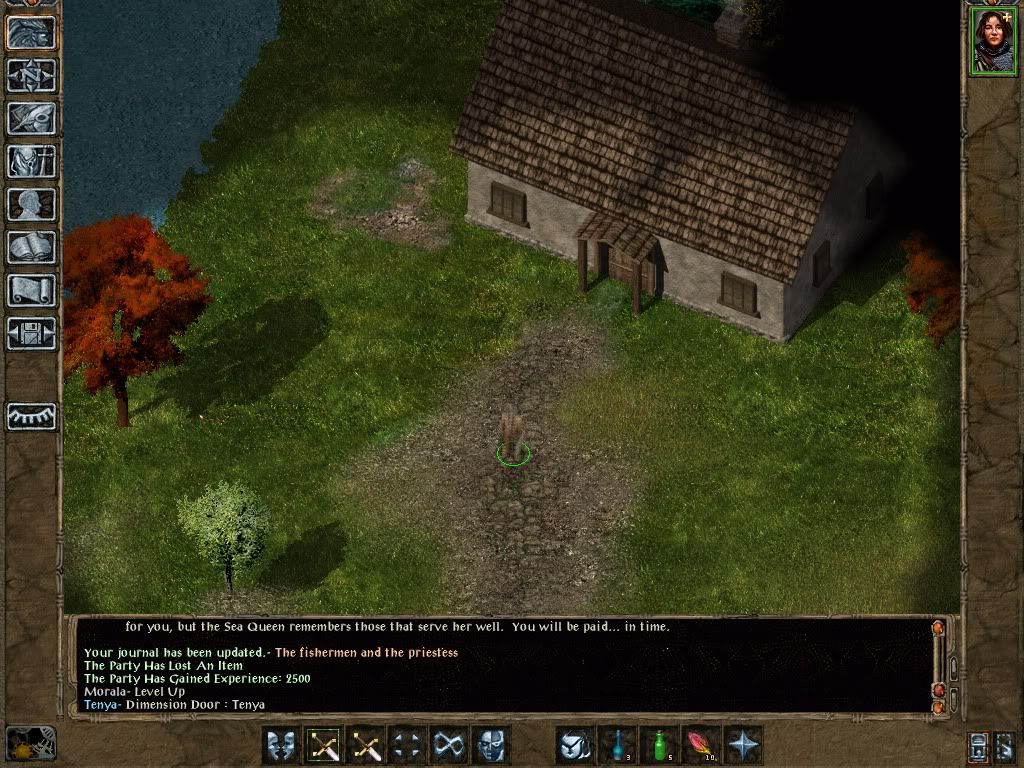Screen dimensions: 1024x768
Task: Open special abilities with the star button
Action: point(744,745)
